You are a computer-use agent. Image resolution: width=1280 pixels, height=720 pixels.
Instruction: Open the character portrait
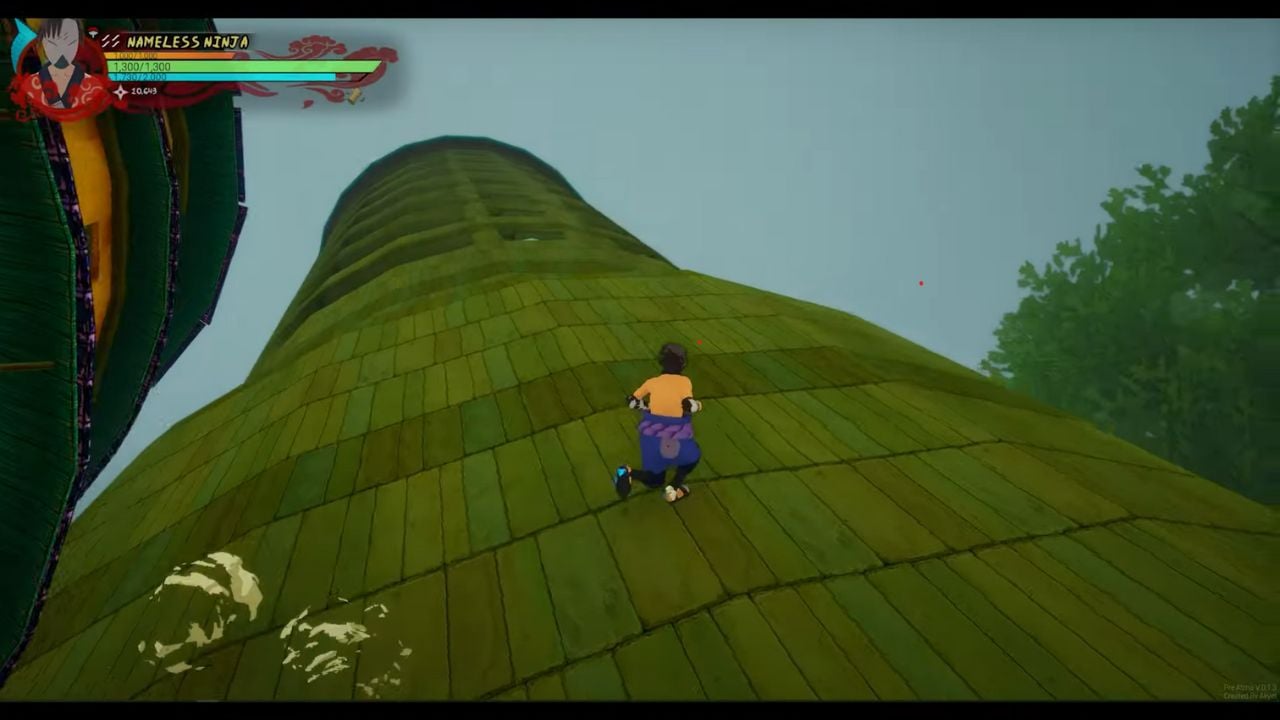(58, 55)
